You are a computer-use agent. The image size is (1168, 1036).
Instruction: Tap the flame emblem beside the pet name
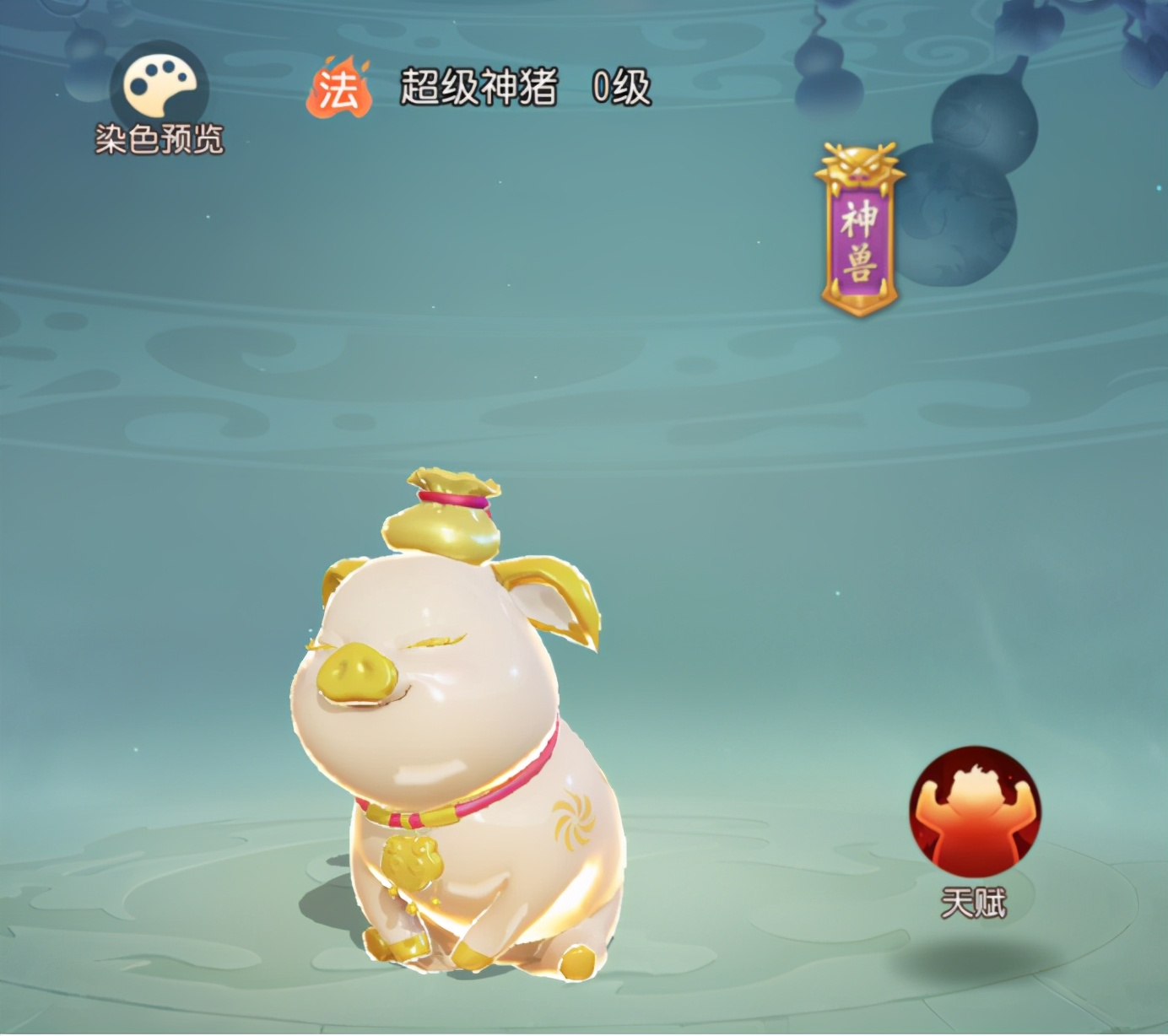pos(341,87)
